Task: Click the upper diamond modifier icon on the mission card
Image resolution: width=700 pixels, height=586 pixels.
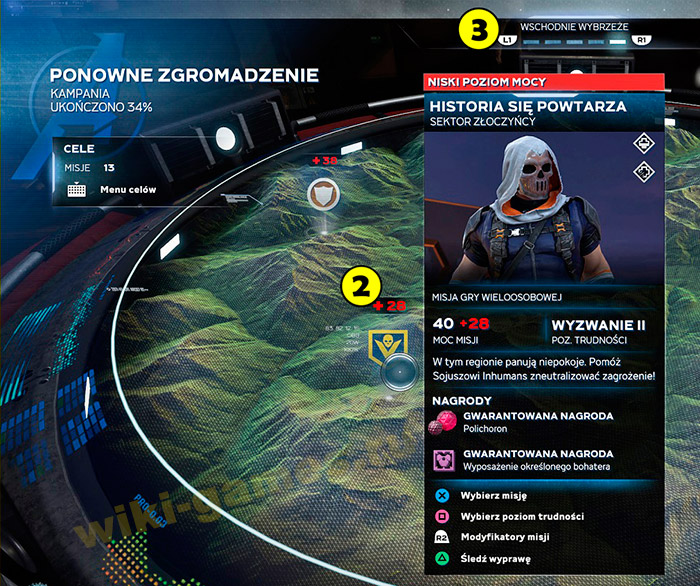Action: [643, 145]
